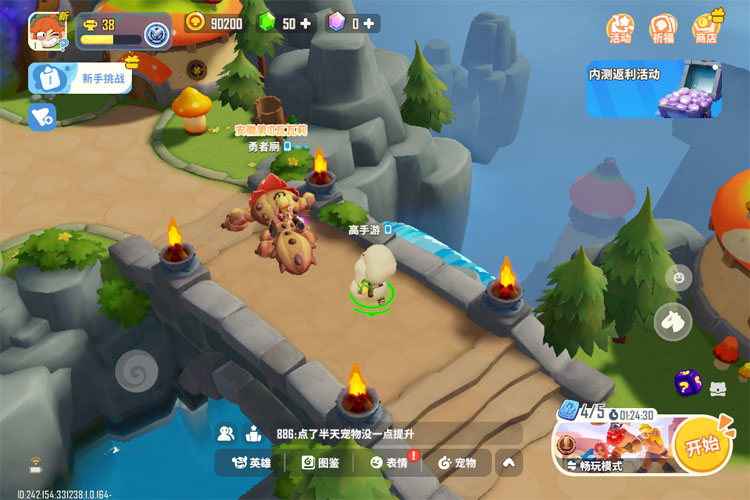
Task: Open the player avatar profile
Action: 48,30
